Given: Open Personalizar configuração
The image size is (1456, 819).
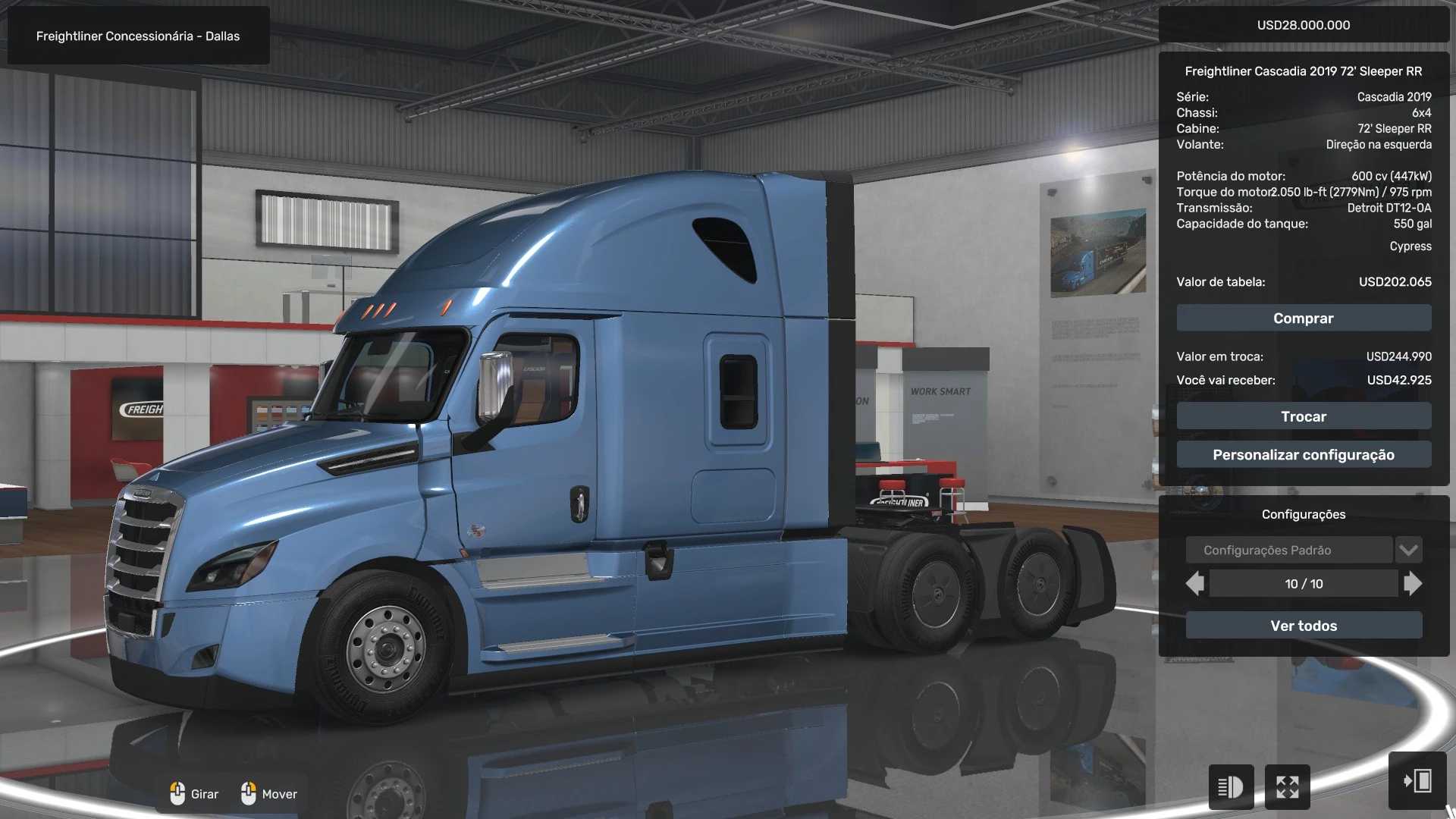Looking at the screenshot, I should click(1303, 455).
